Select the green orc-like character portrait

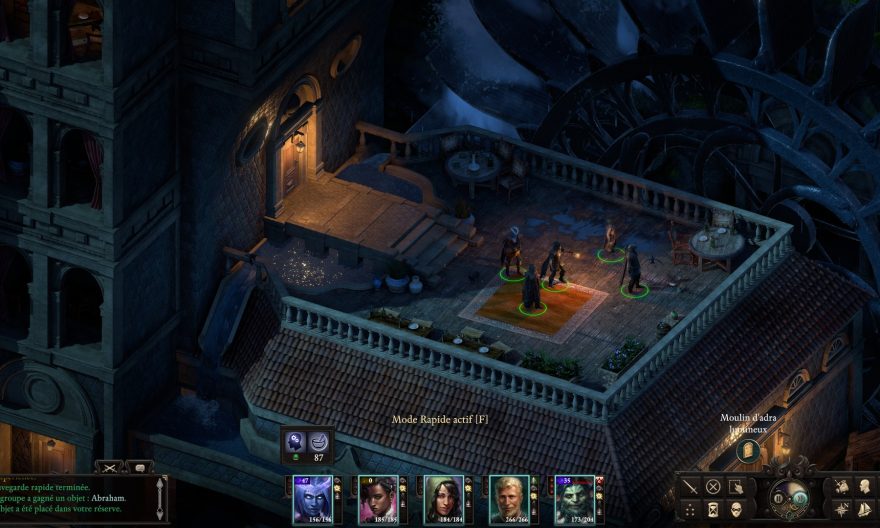(574, 497)
